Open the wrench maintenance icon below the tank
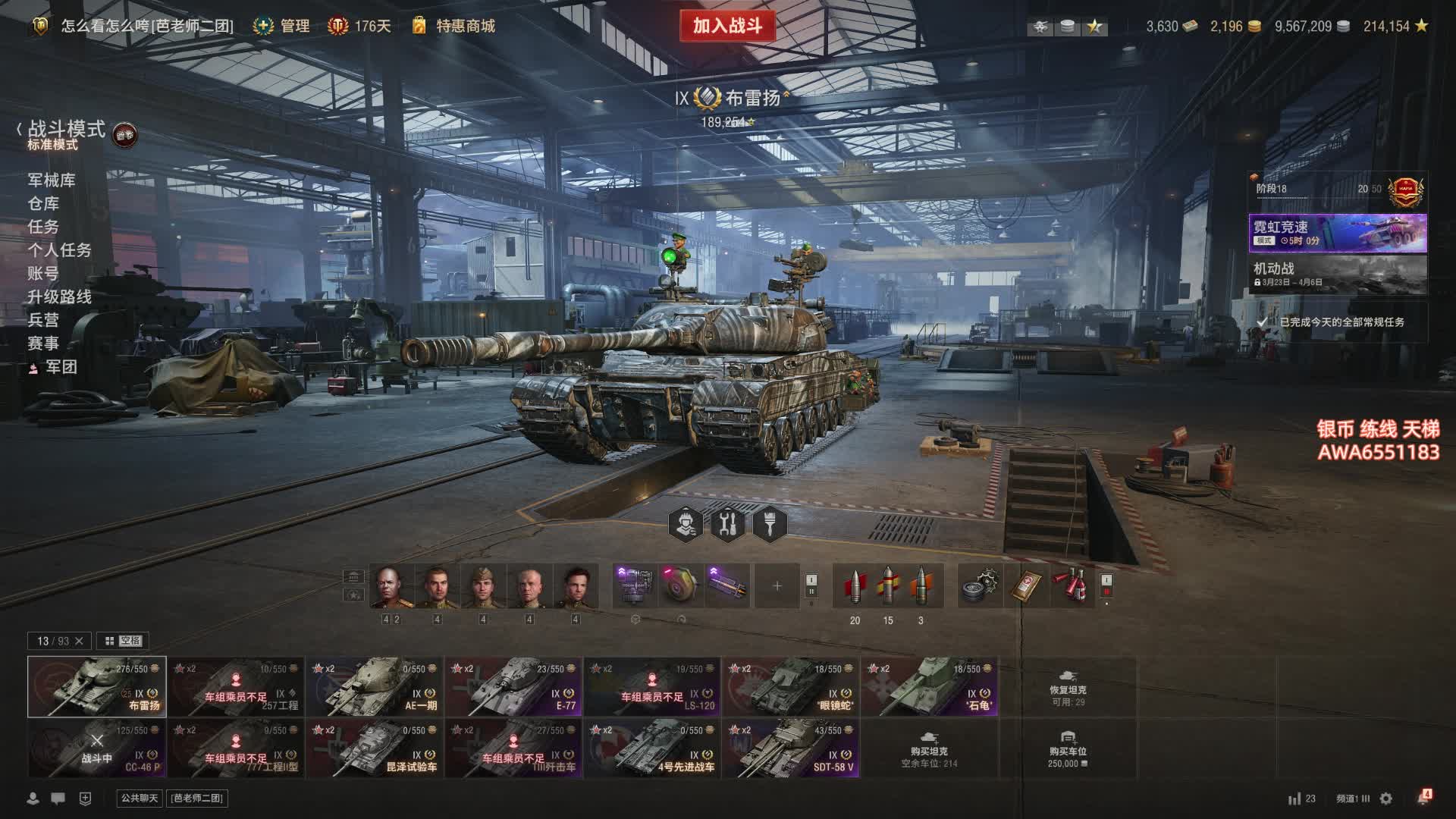The height and width of the screenshot is (819, 1456). pos(728,524)
